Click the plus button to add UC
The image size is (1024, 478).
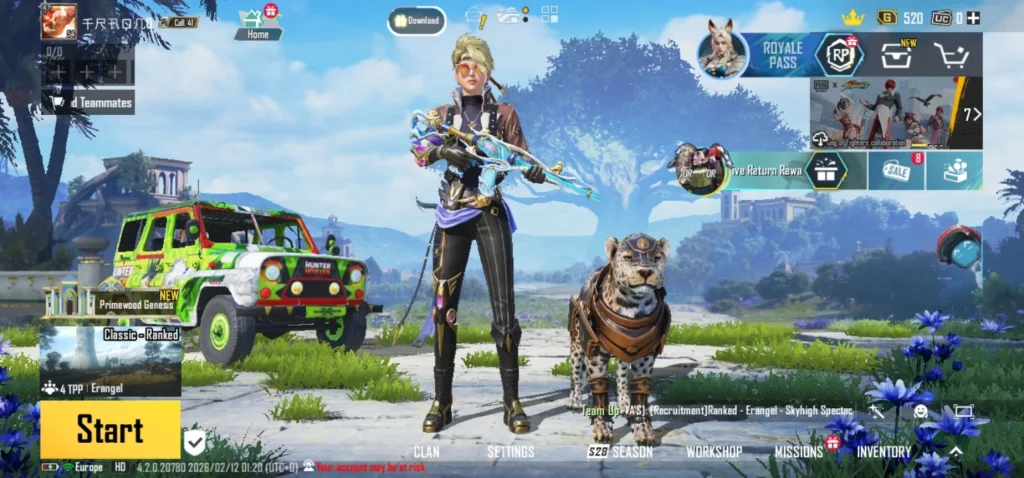tap(973, 18)
